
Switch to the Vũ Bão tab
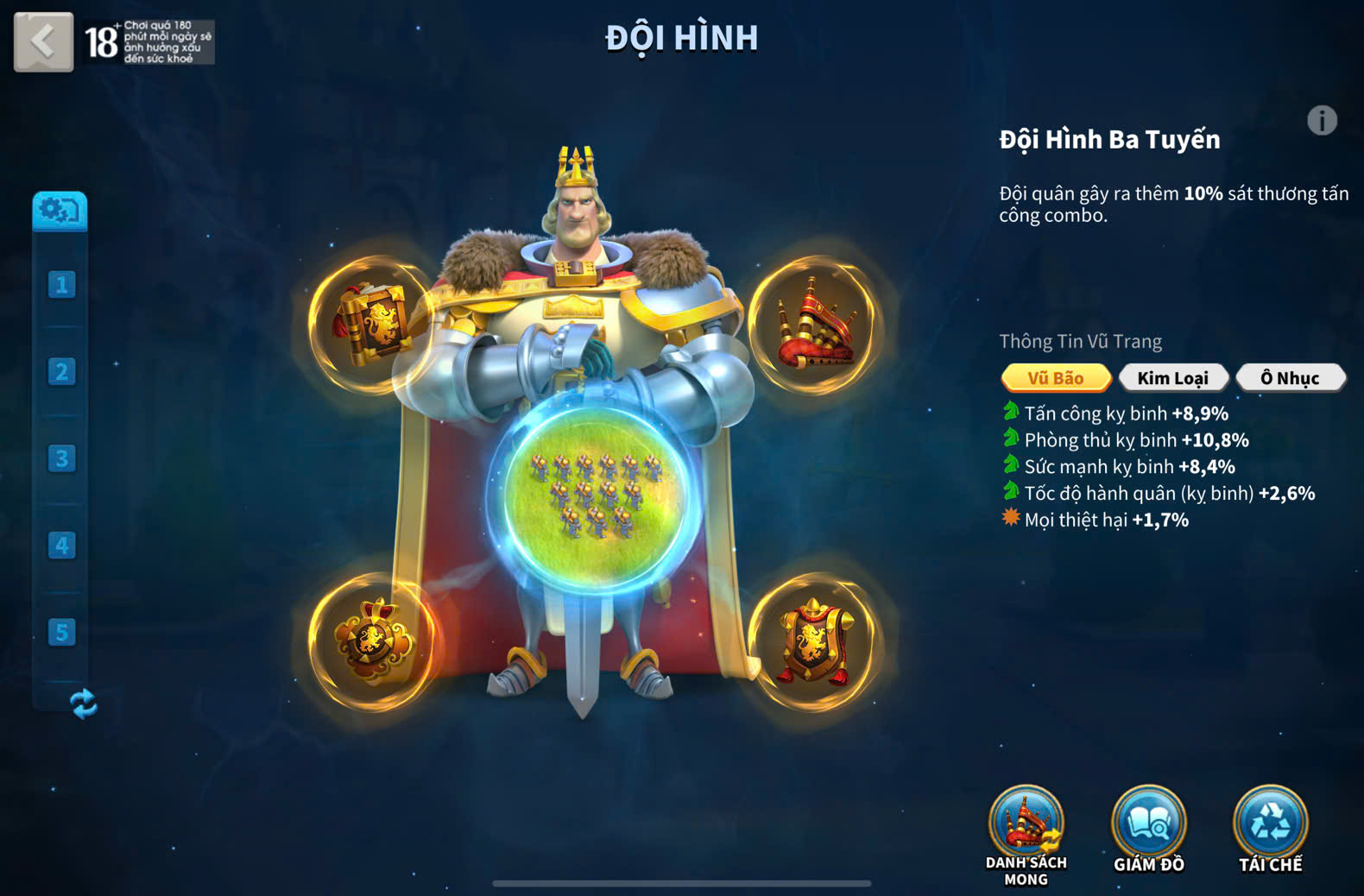tap(1055, 378)
